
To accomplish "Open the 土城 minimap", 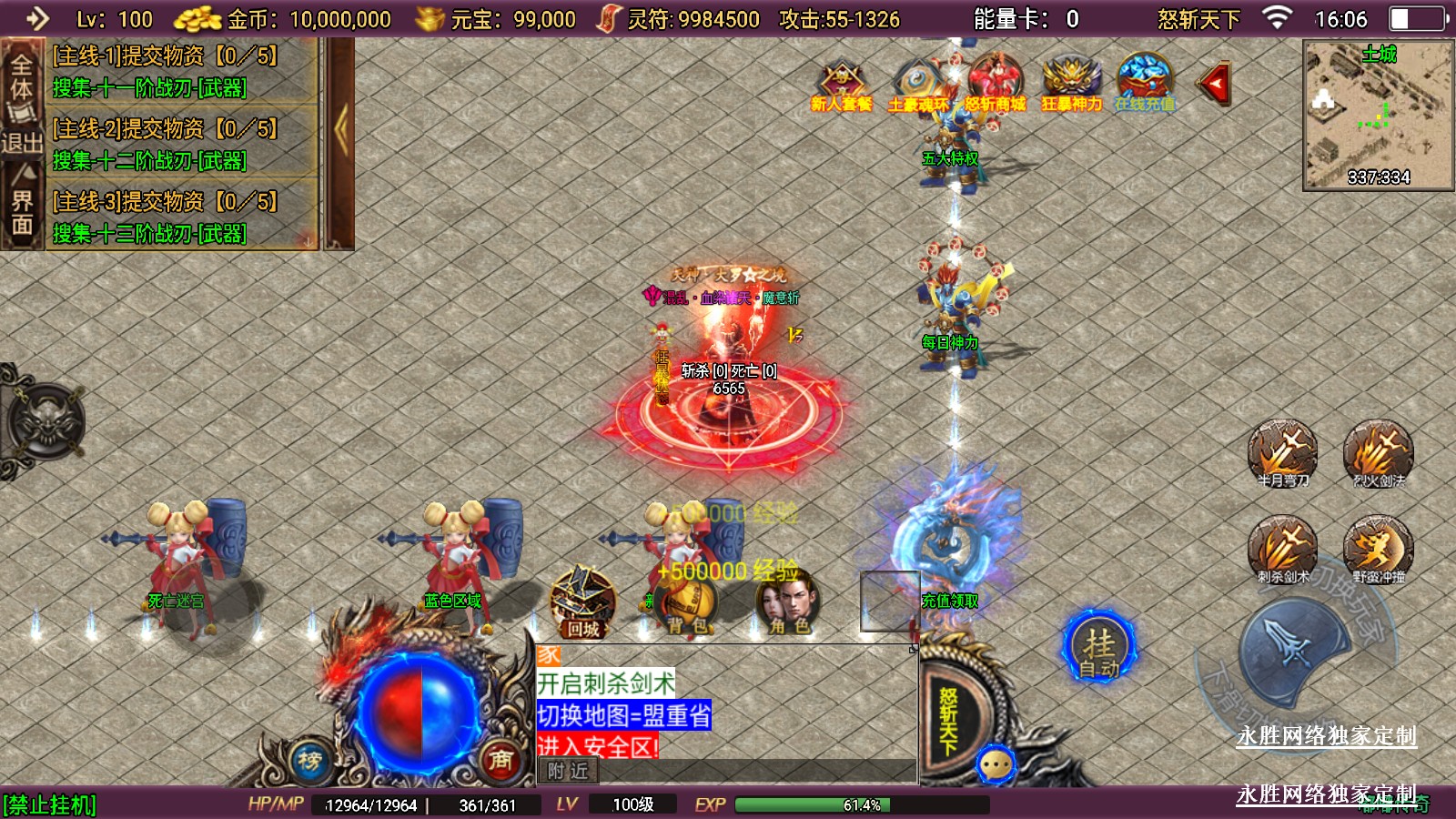I will pos(1378,115).
